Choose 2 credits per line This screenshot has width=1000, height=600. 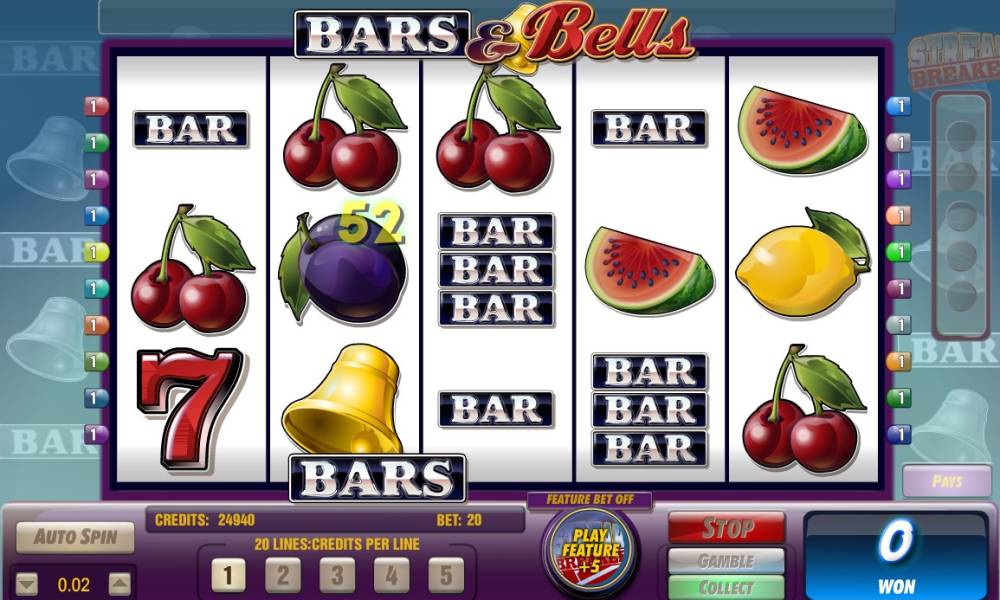(283, 575)
